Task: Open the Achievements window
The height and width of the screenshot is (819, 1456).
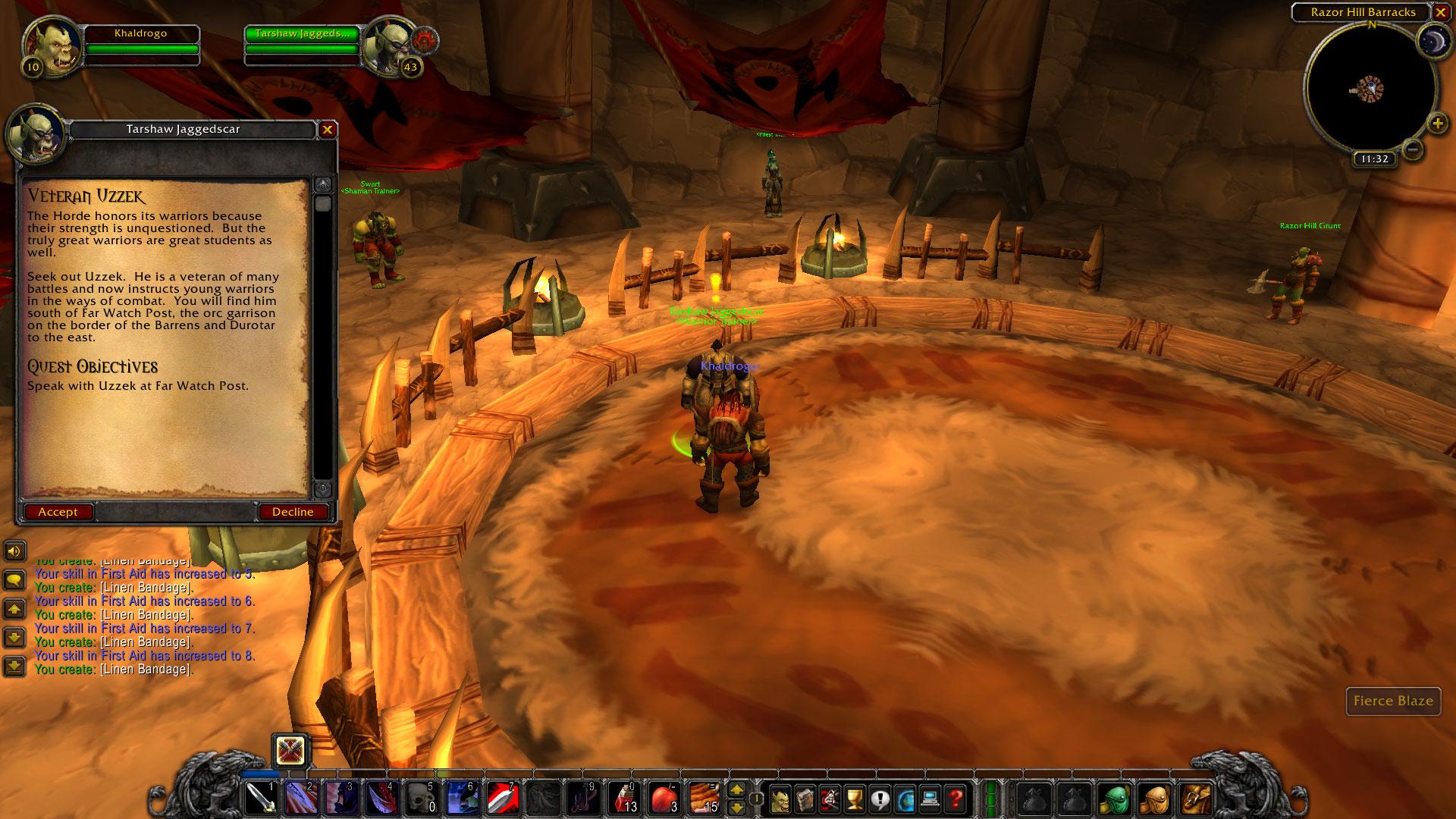Action: tap(855, 798)
